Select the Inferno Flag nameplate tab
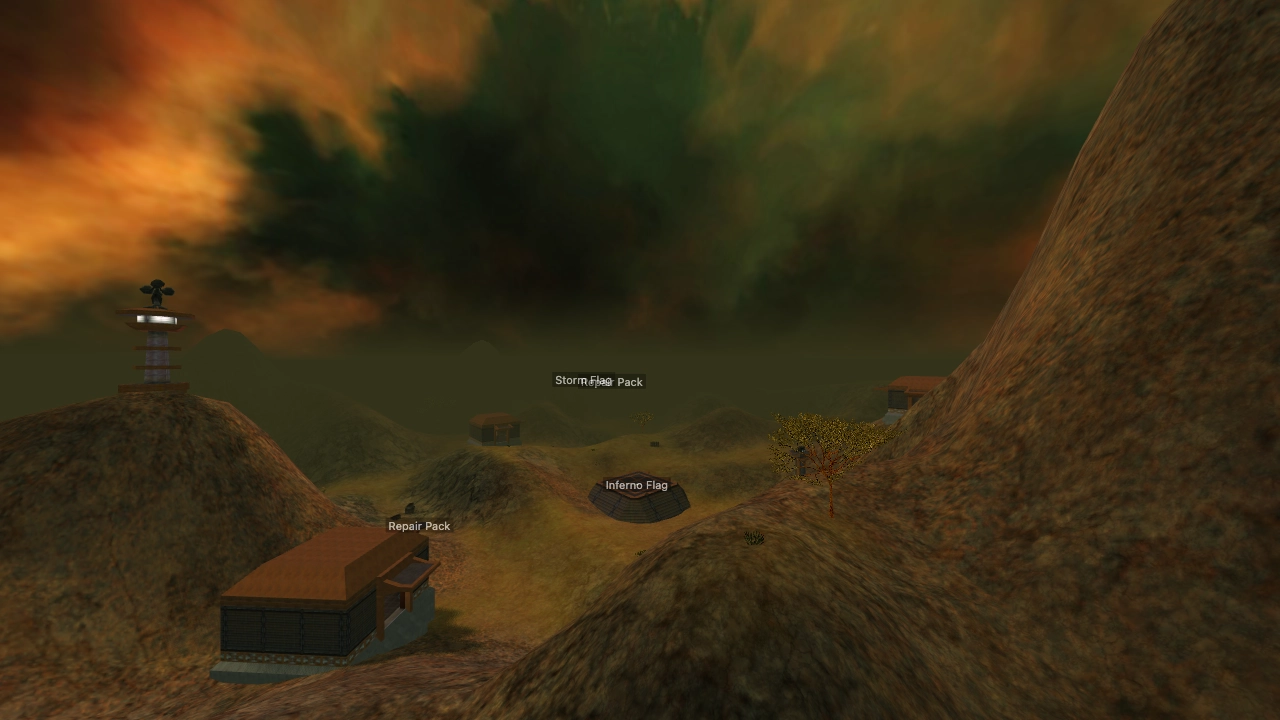The height and width of the screenshot is (720, 1280). (637, 485)
